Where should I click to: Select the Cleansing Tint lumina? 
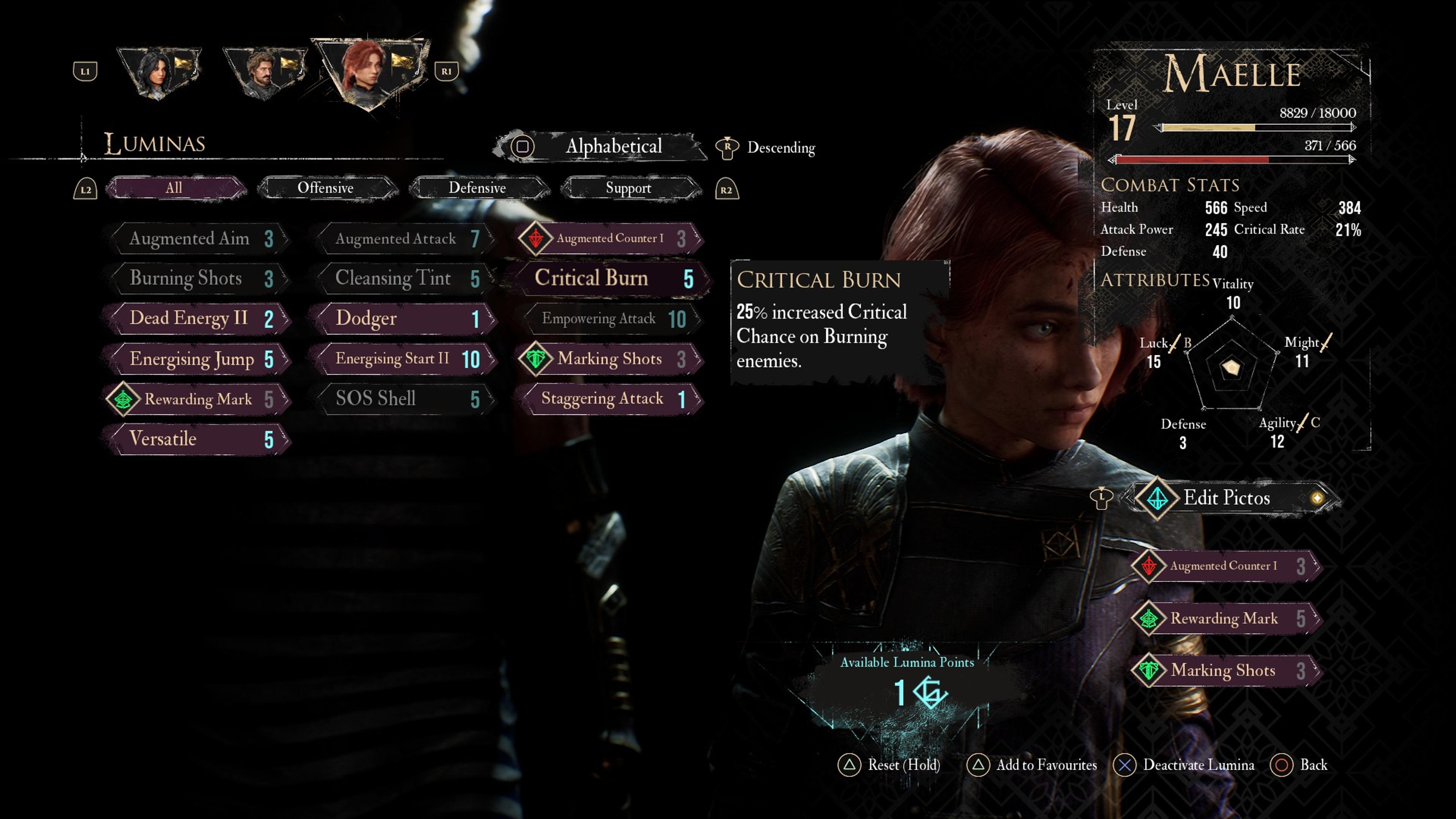pyautogui.click(x=403, y=278)
